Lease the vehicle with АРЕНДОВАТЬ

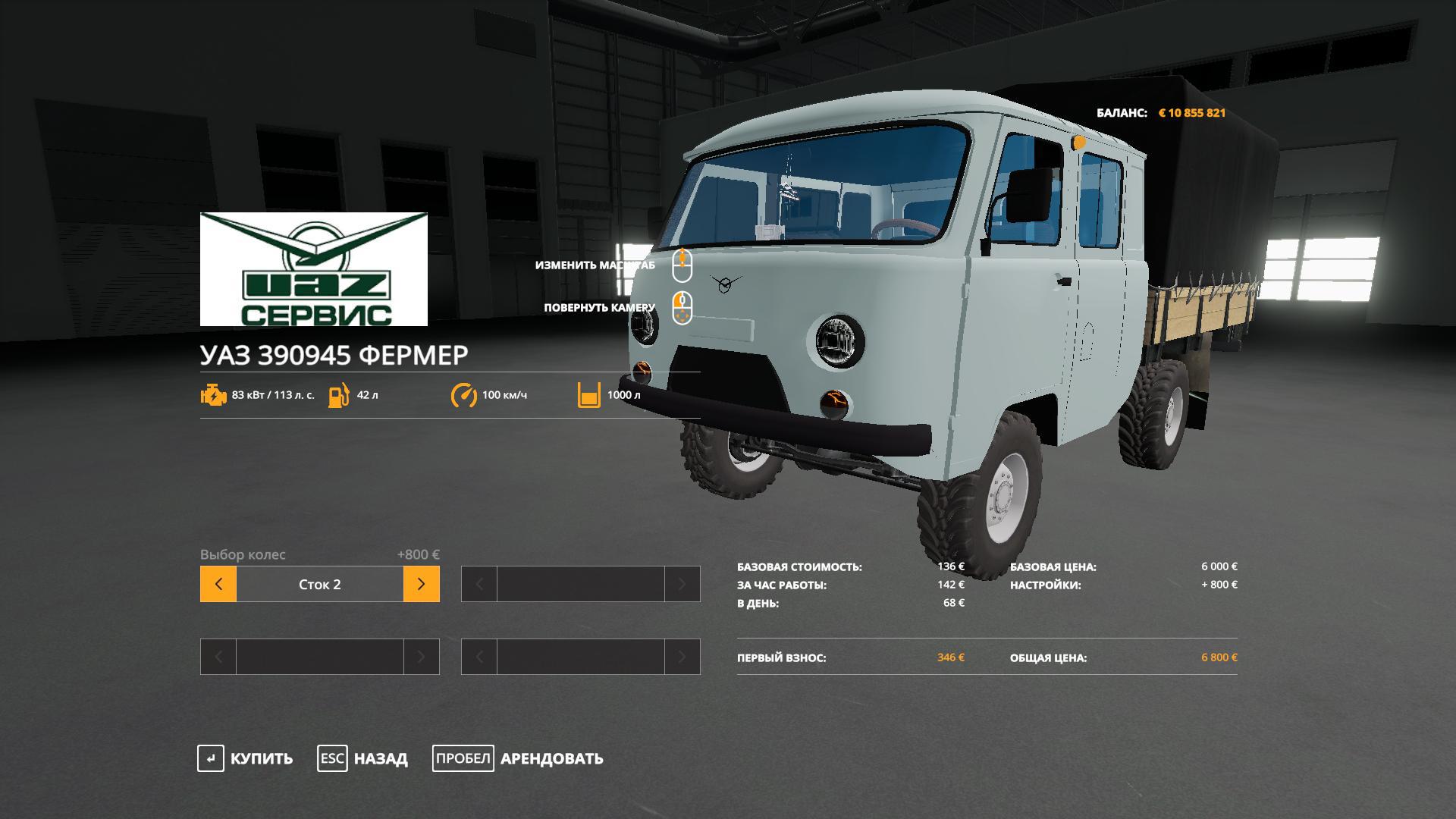(518, 758)
